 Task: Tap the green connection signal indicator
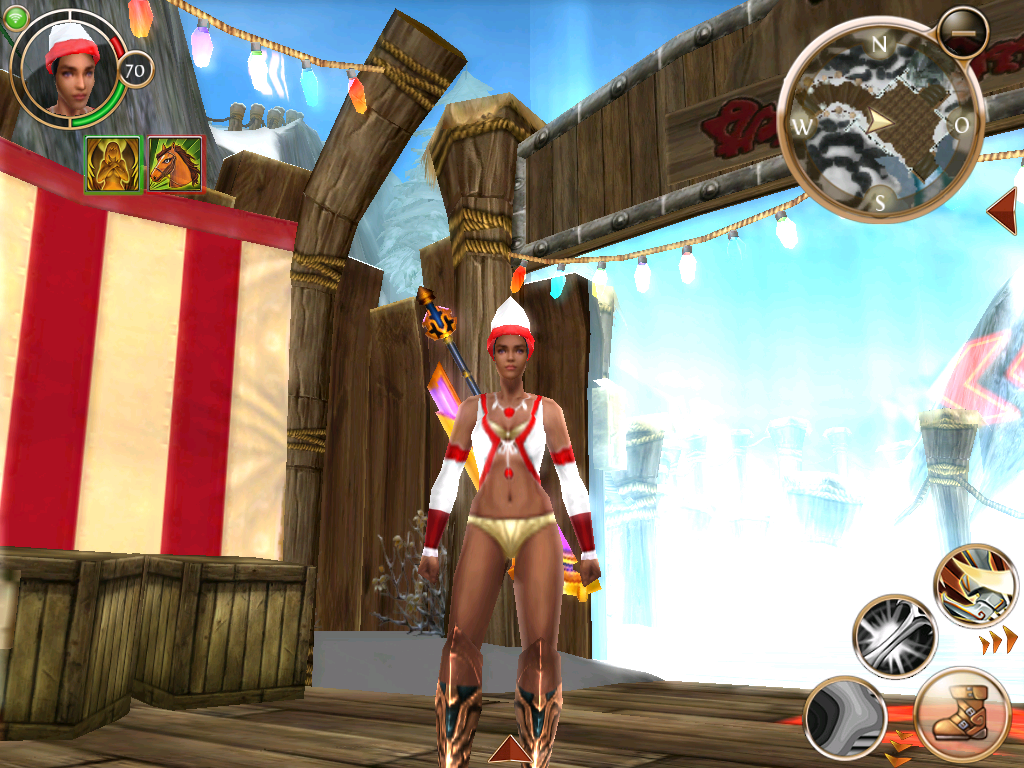coord(15,16)
